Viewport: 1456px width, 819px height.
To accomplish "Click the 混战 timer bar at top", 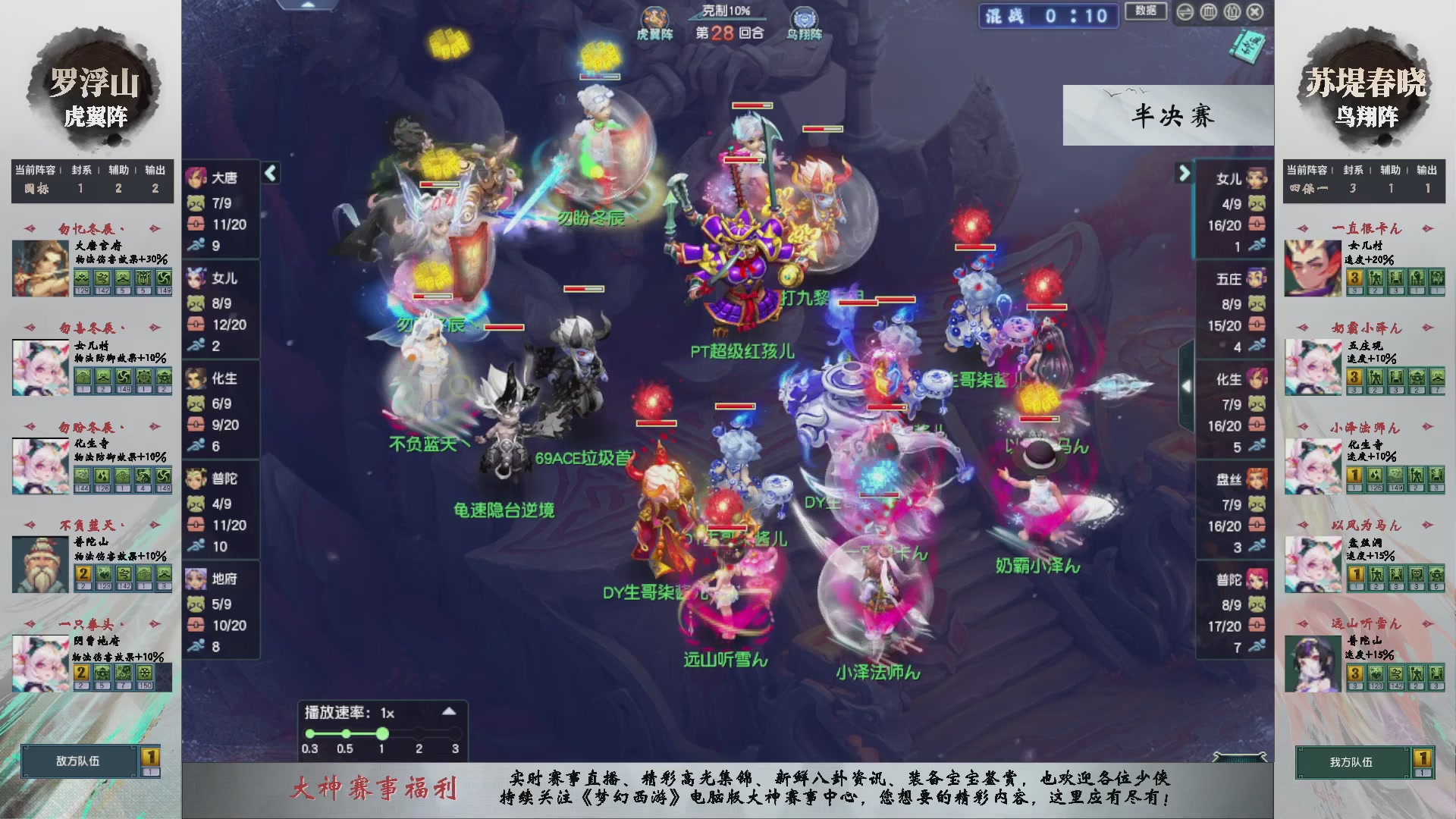I will click(1048, 17).
